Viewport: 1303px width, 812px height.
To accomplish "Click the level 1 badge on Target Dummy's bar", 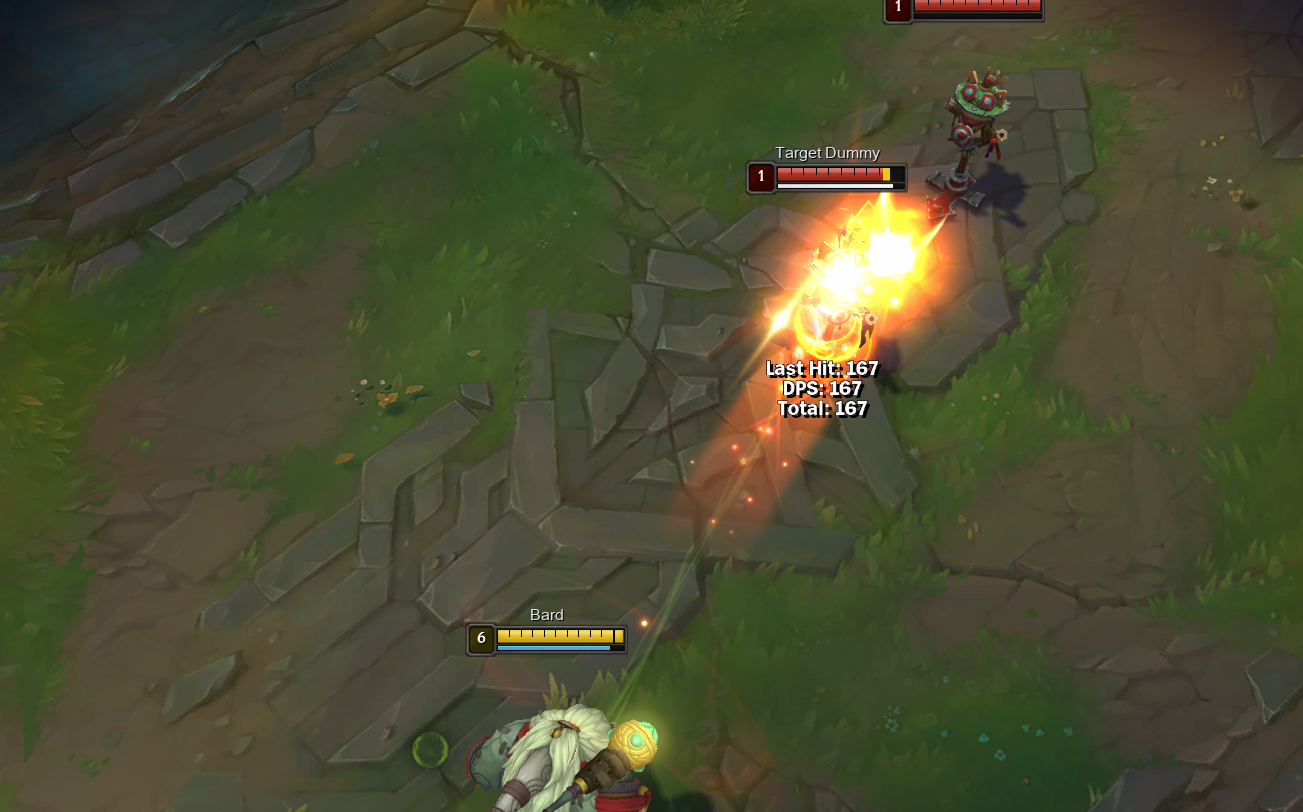I will (x=759, y=177).
